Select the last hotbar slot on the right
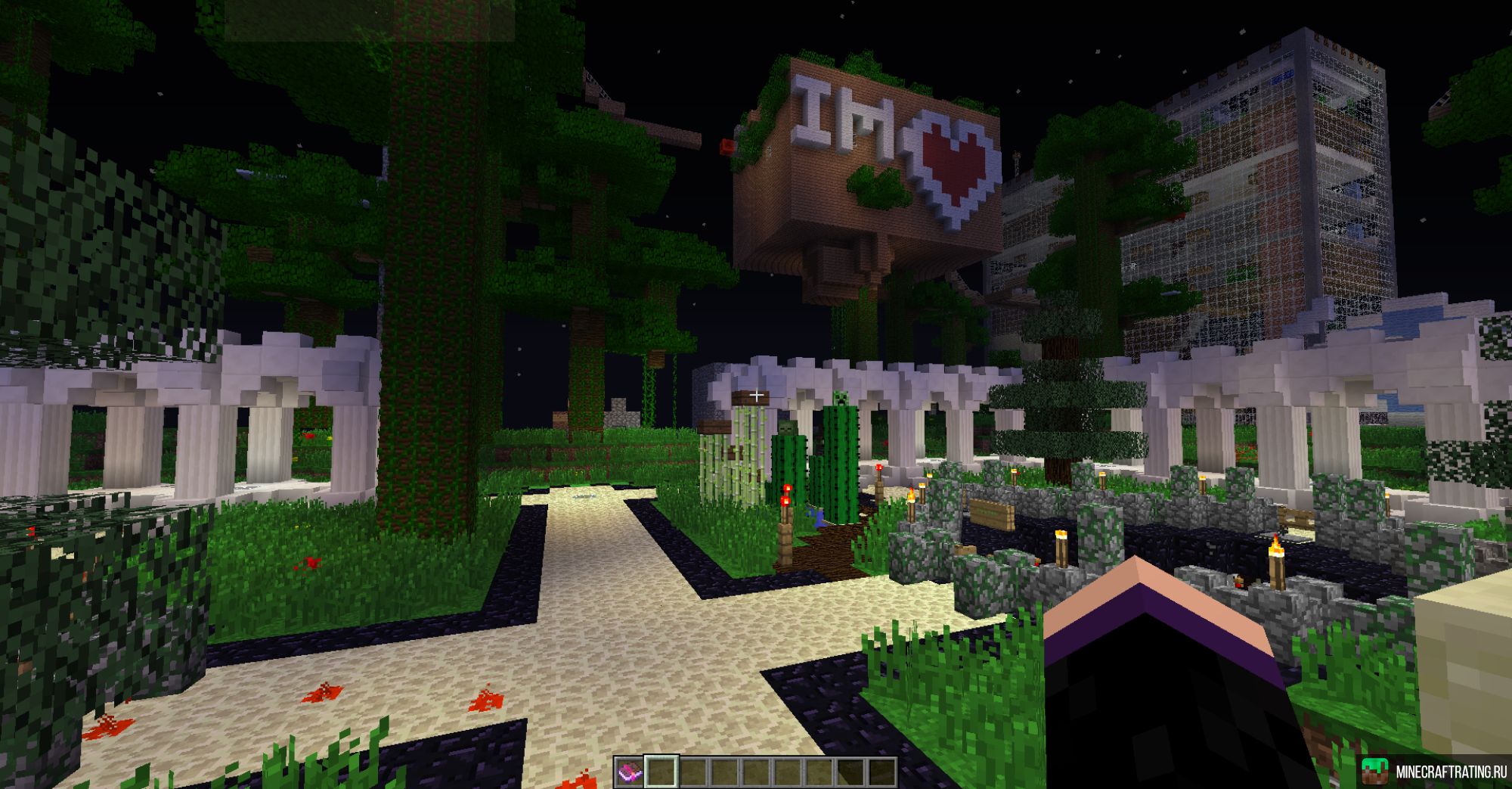Image resolution: width=1512 pixels, height=789 pixels. coord(883,772)
